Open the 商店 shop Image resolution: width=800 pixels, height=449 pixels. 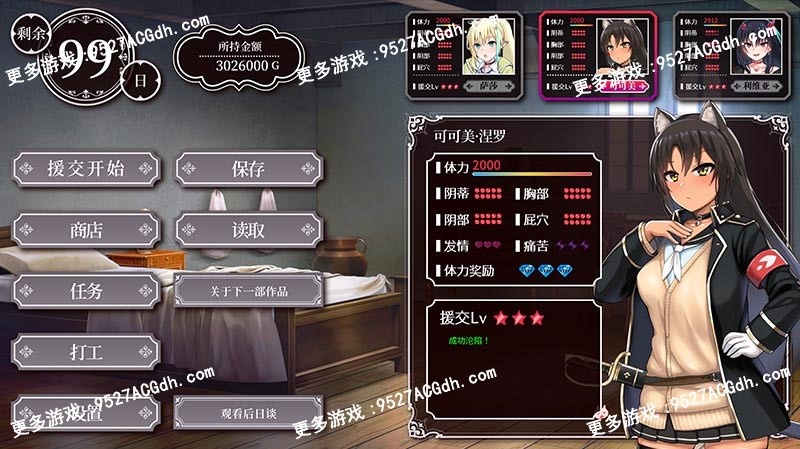click(x=86, y=230)
